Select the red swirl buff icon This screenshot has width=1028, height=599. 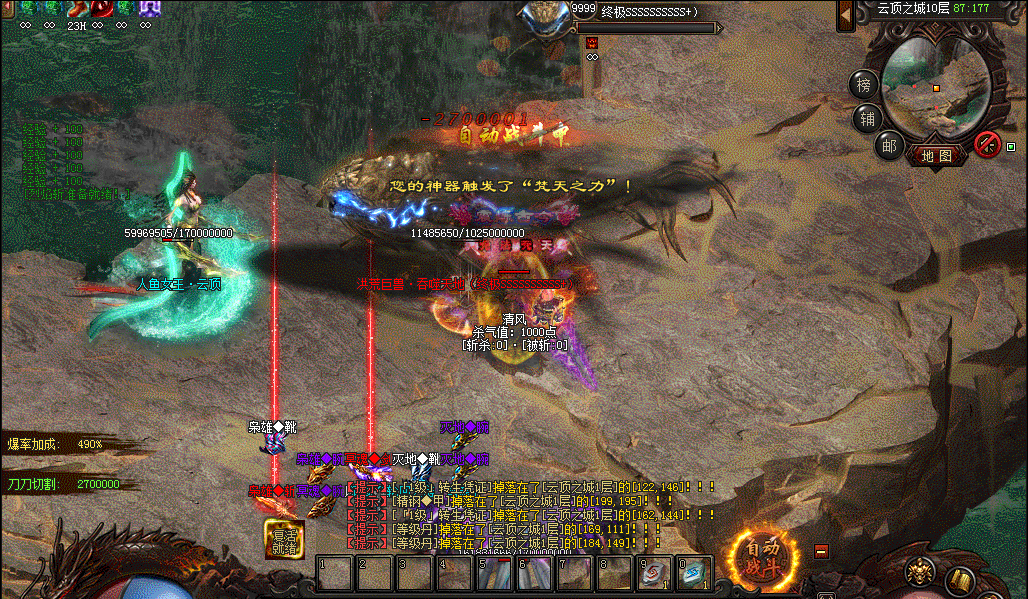(x=103, y=8)
